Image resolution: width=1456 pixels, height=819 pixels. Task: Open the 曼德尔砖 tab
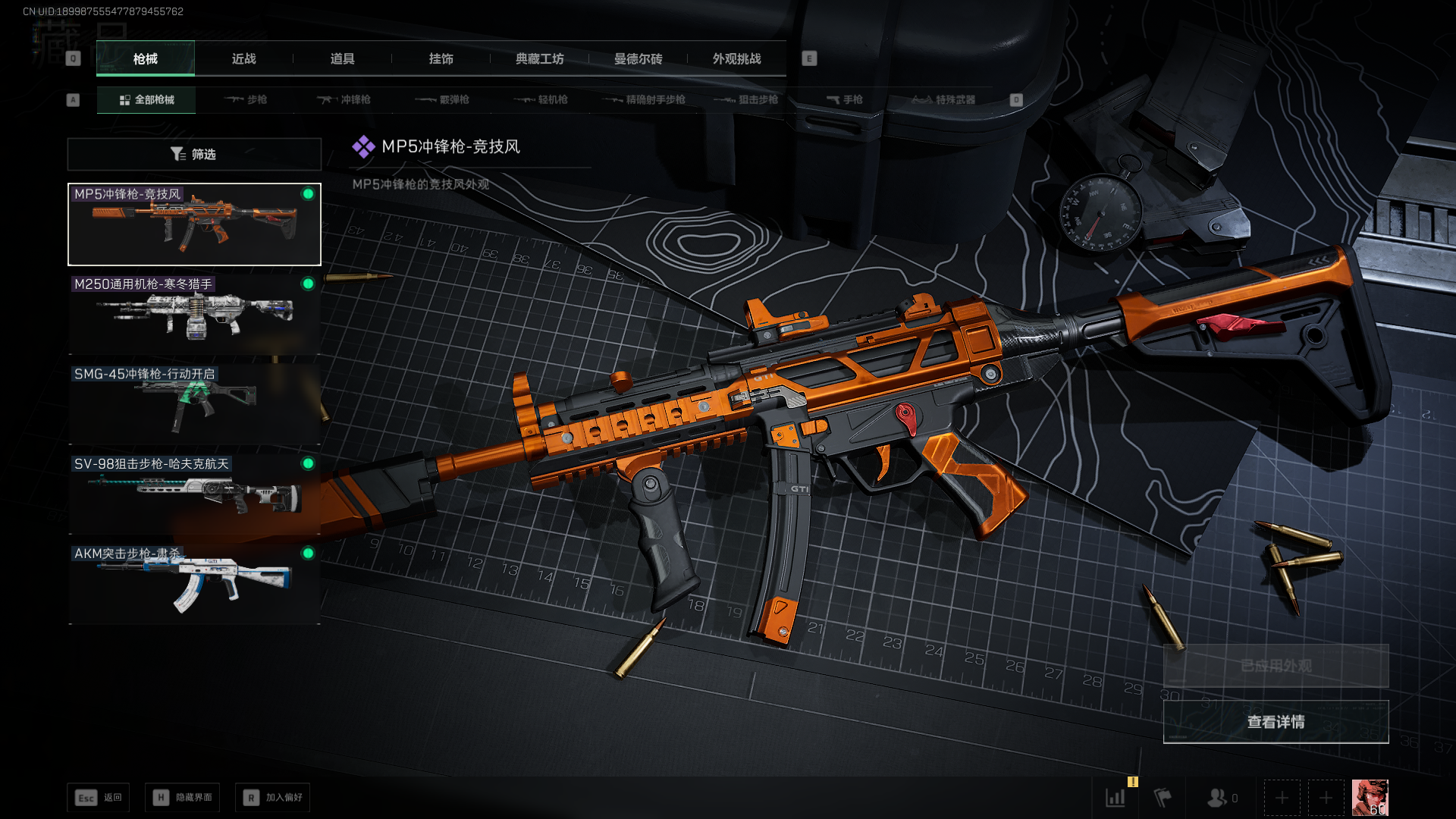638,59
